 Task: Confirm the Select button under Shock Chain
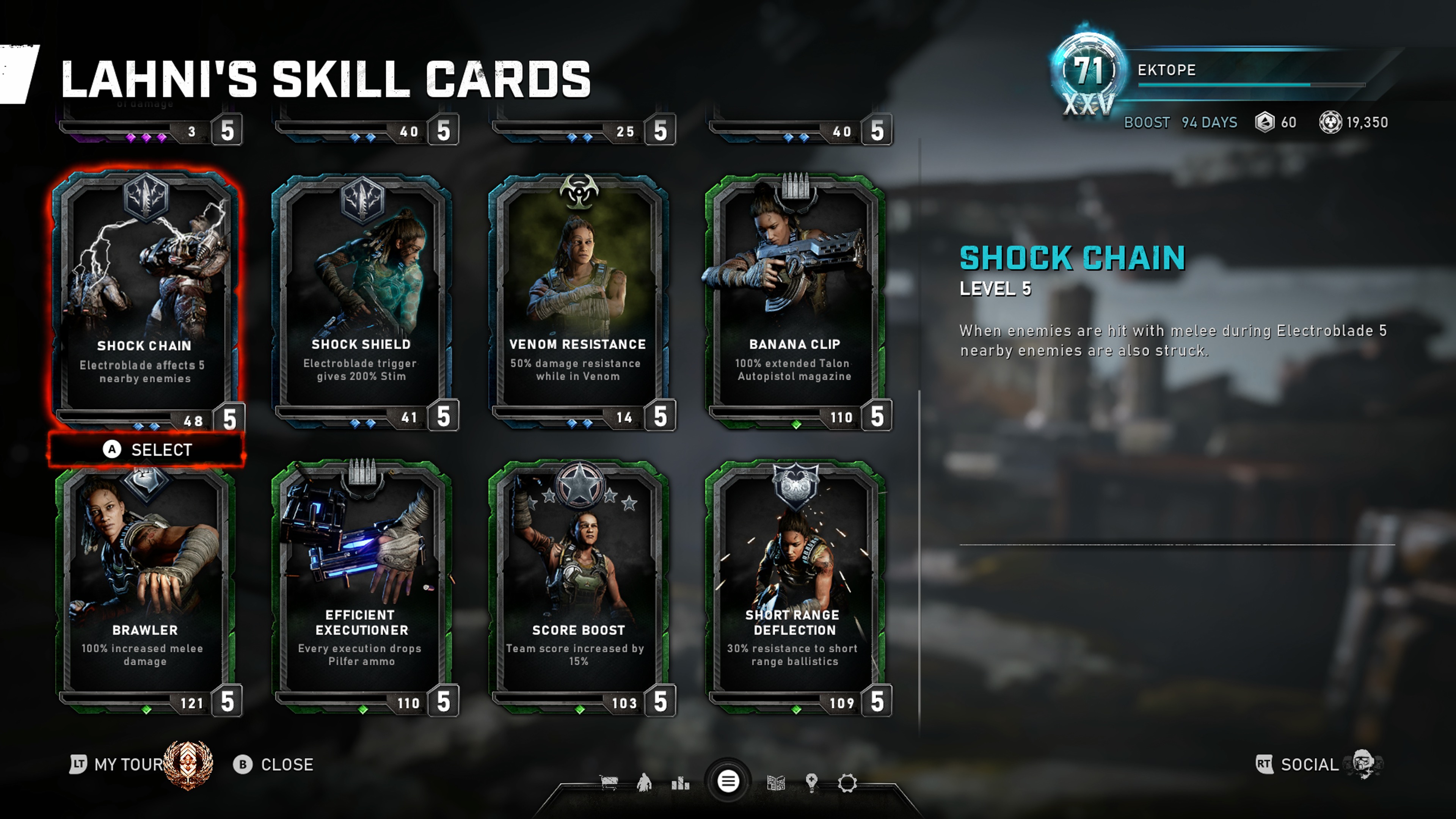(147, 450)
